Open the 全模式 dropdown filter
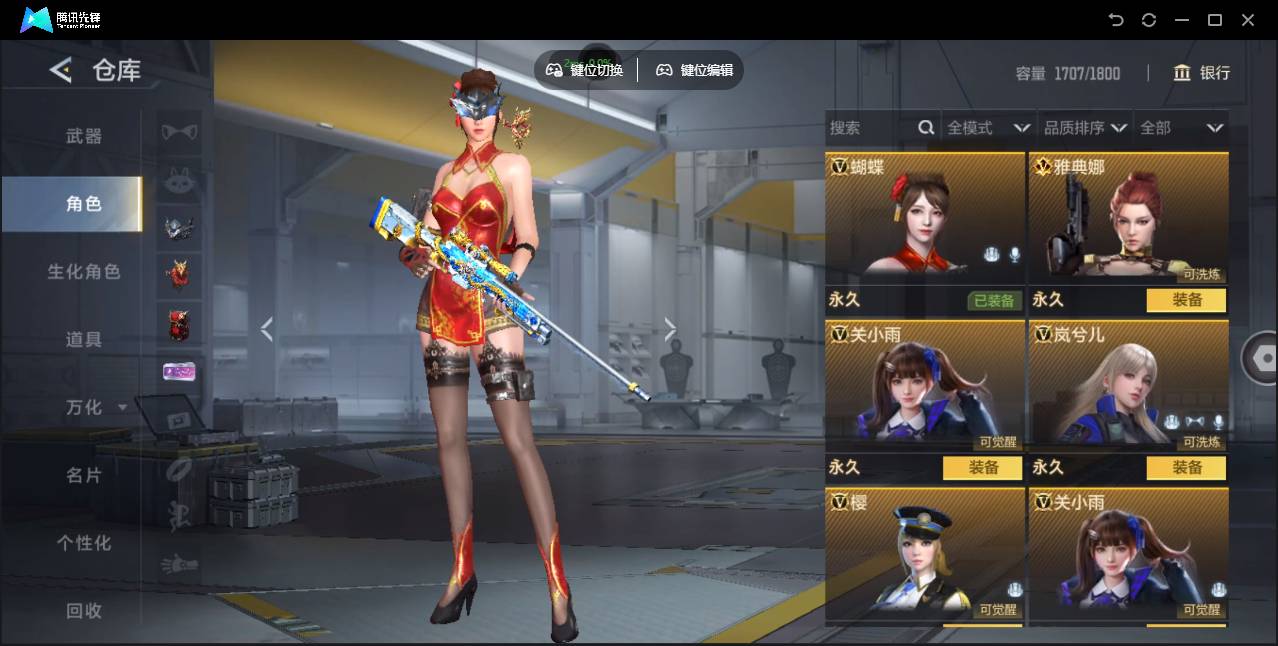The width and height of the screenshot is (1278, 646). [x=988, y=128]
